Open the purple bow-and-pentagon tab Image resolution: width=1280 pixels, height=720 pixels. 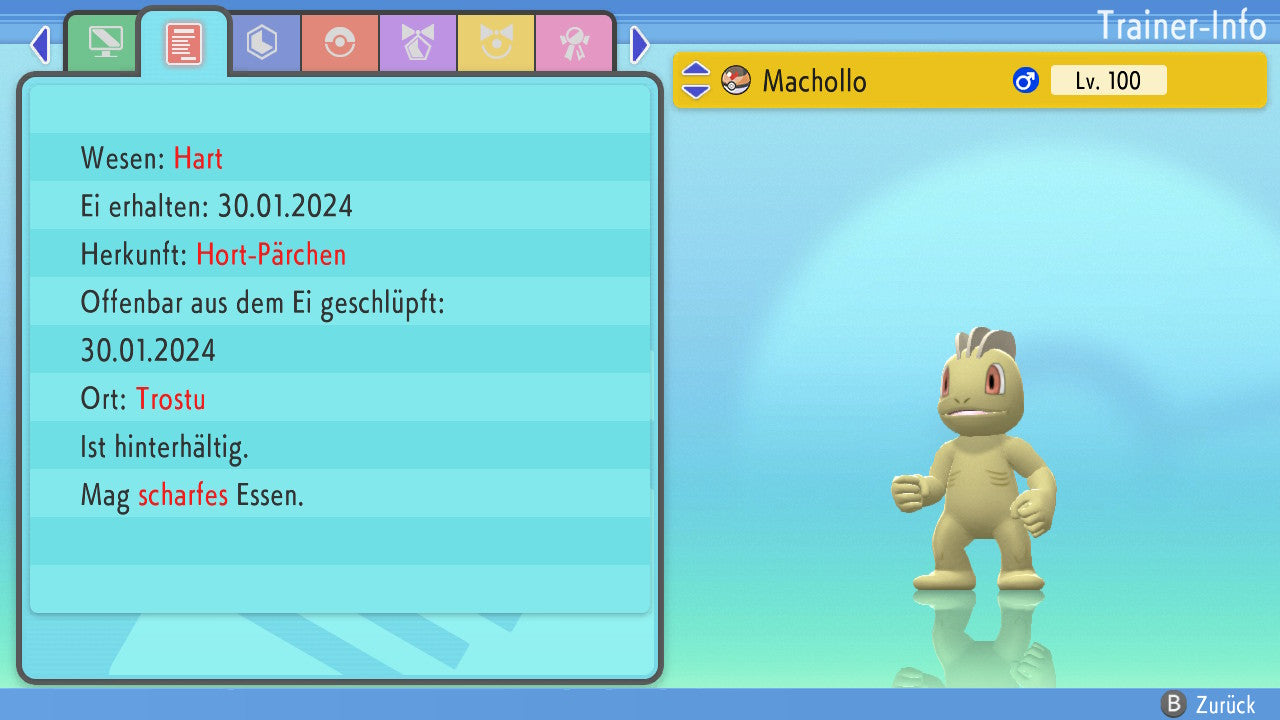tap(418, 43)
